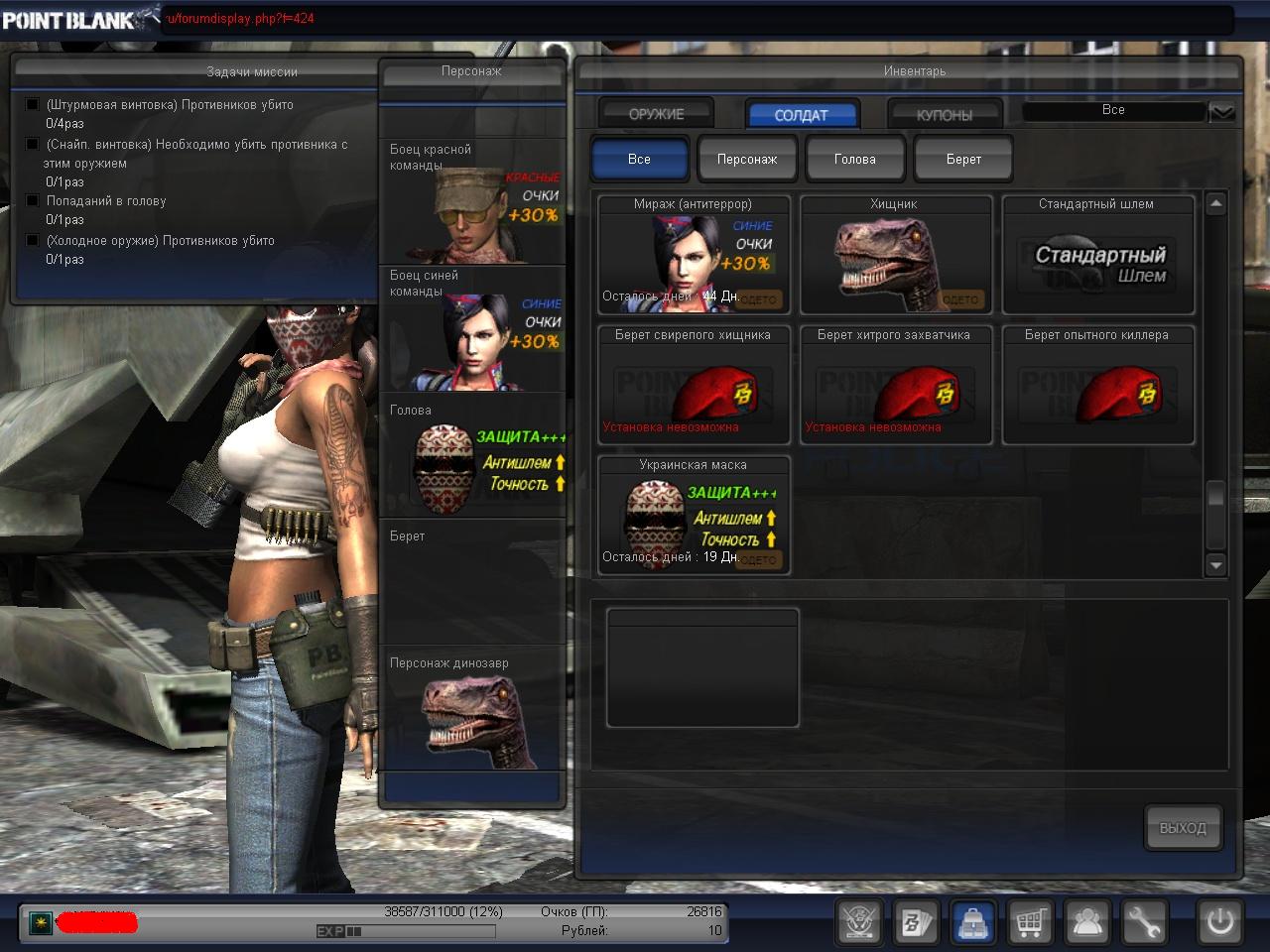This screenshot has height=952, width=1270.
Task: Filter inventory by Персонаж
Action: 747,159
